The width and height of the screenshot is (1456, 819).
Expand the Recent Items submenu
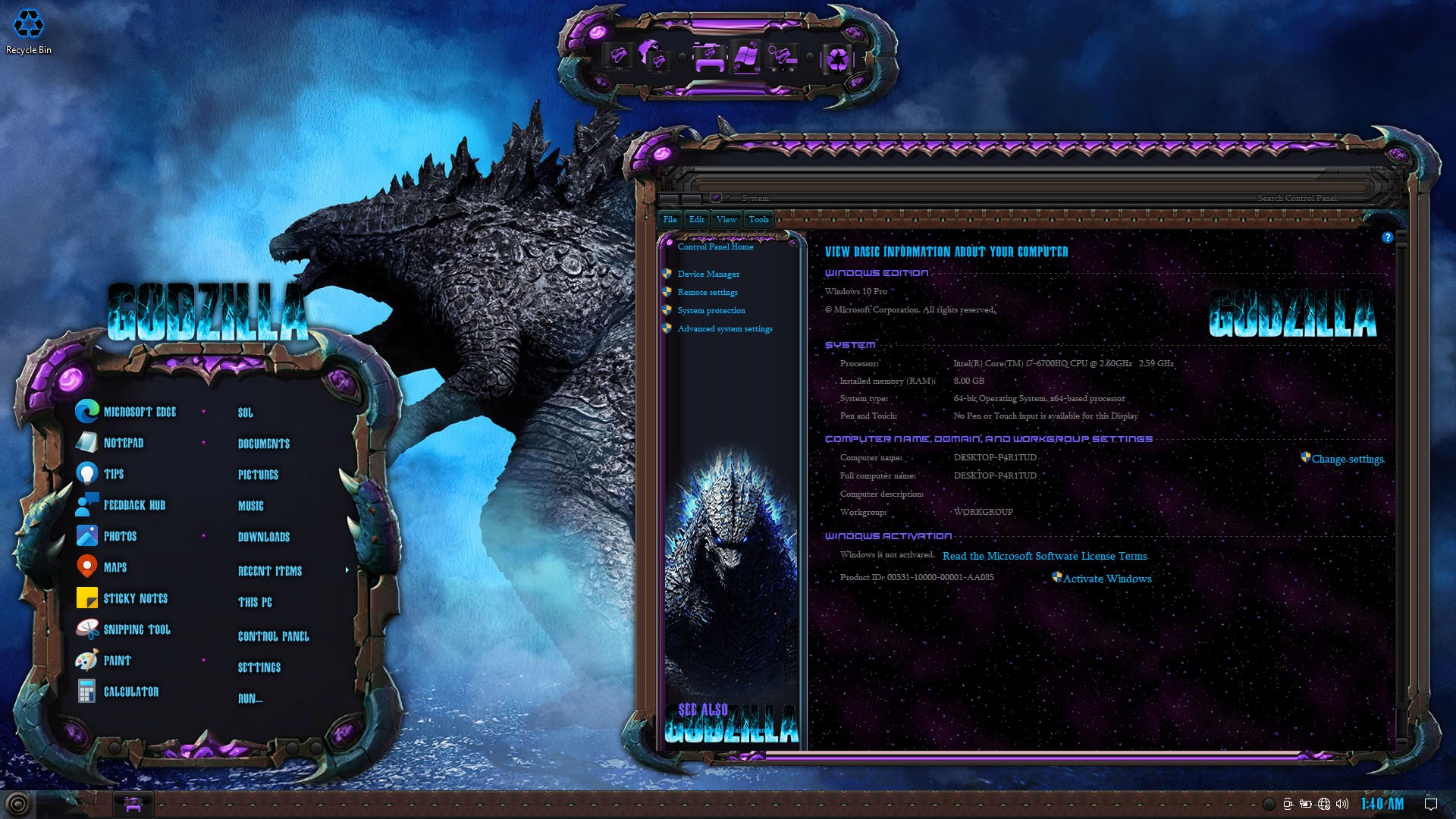(270, 571)
